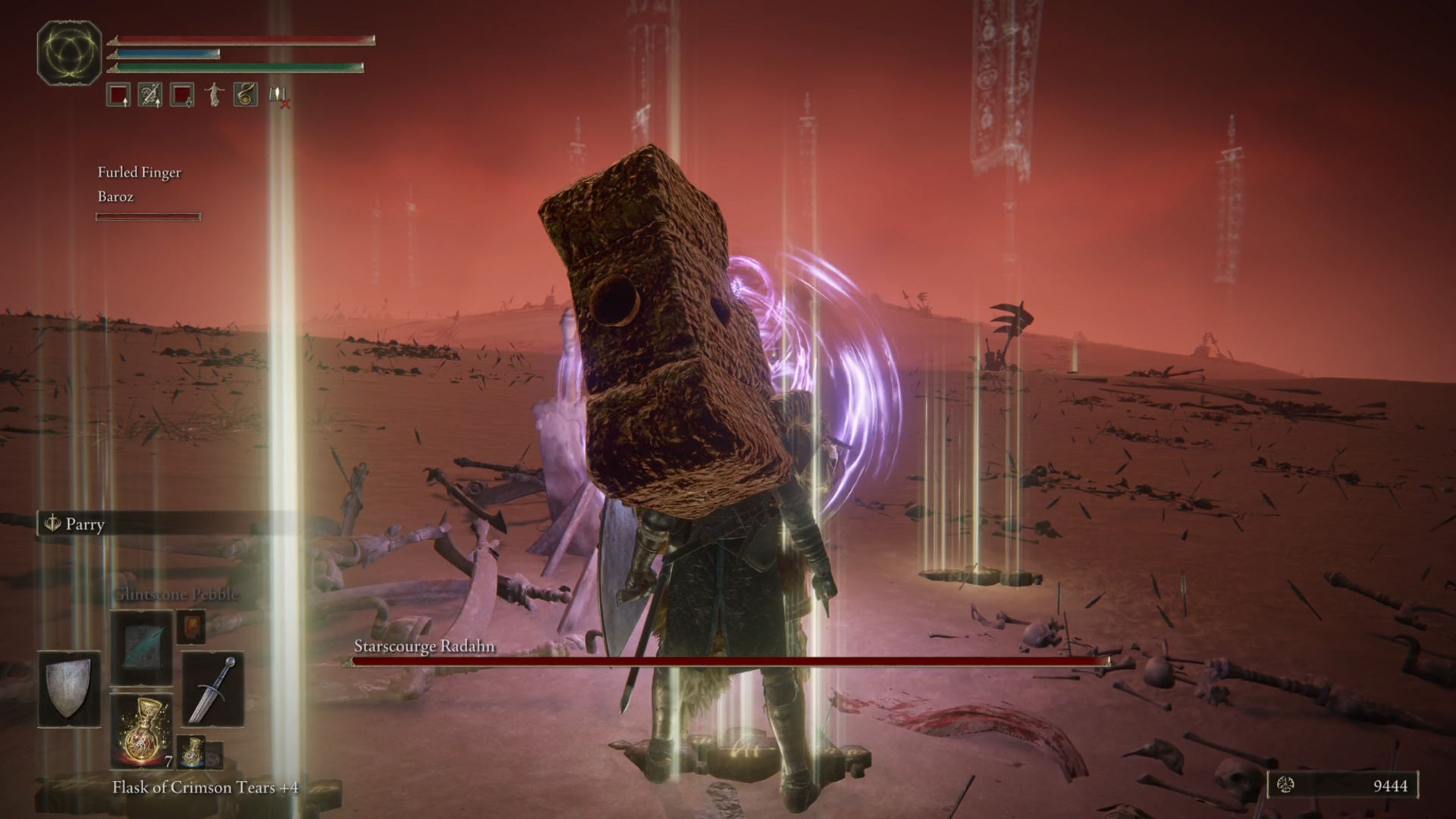Click the small blue flask next-item icon

pyautogui.click(x=192, y=752)
